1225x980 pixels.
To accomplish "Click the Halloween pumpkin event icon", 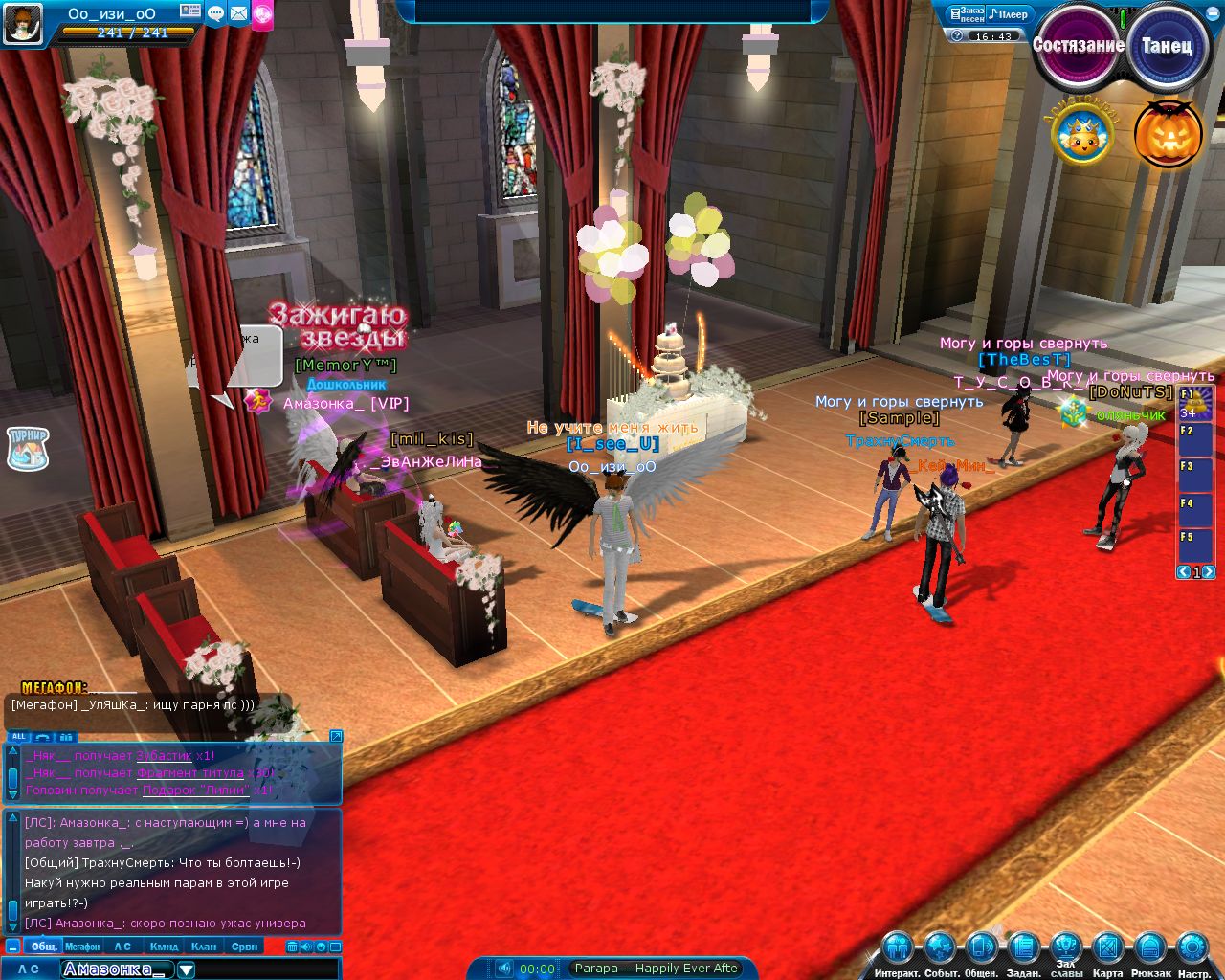I will [1168, 134].
